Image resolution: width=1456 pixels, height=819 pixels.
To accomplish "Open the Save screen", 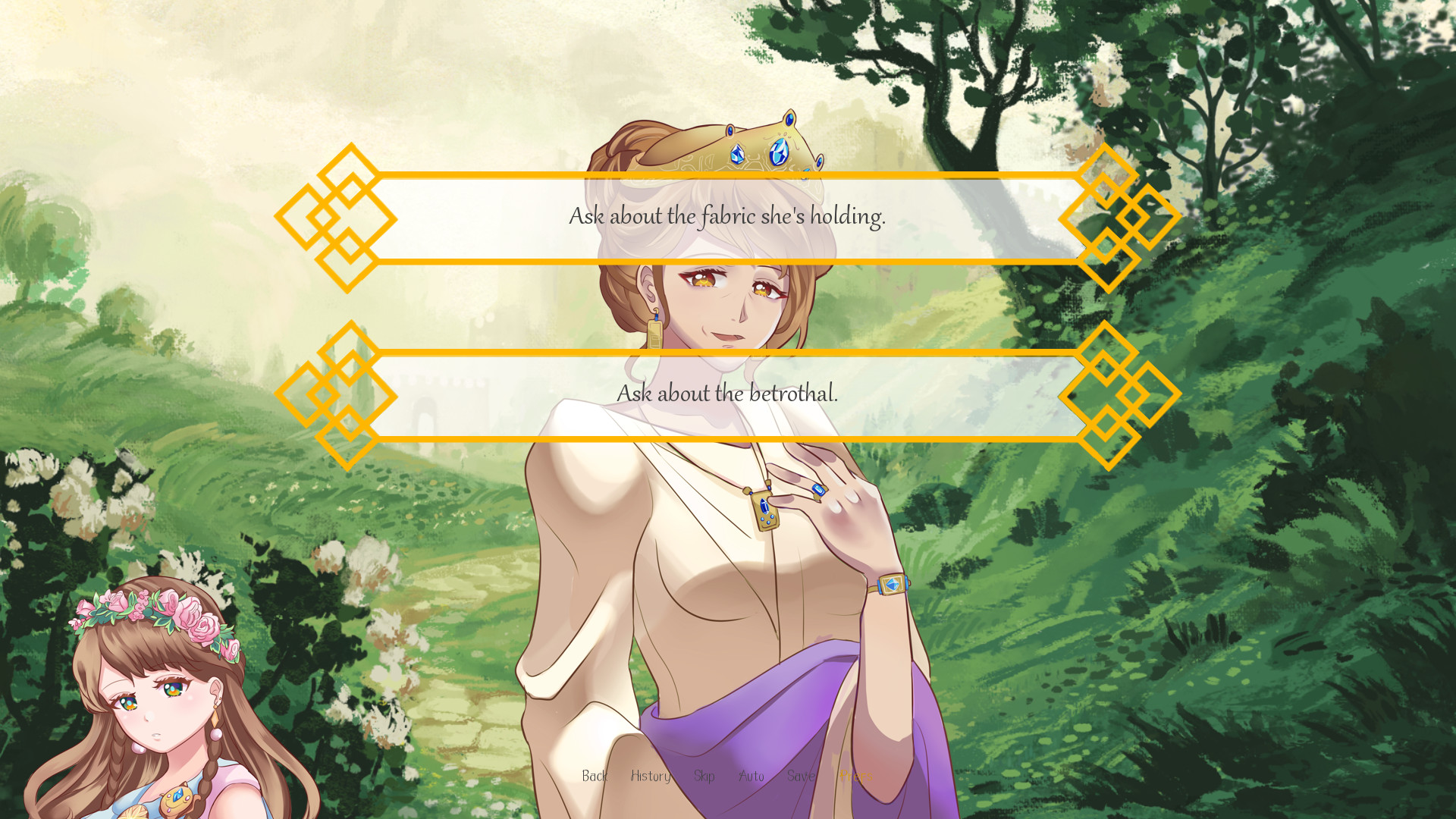I will pos(802,776).
